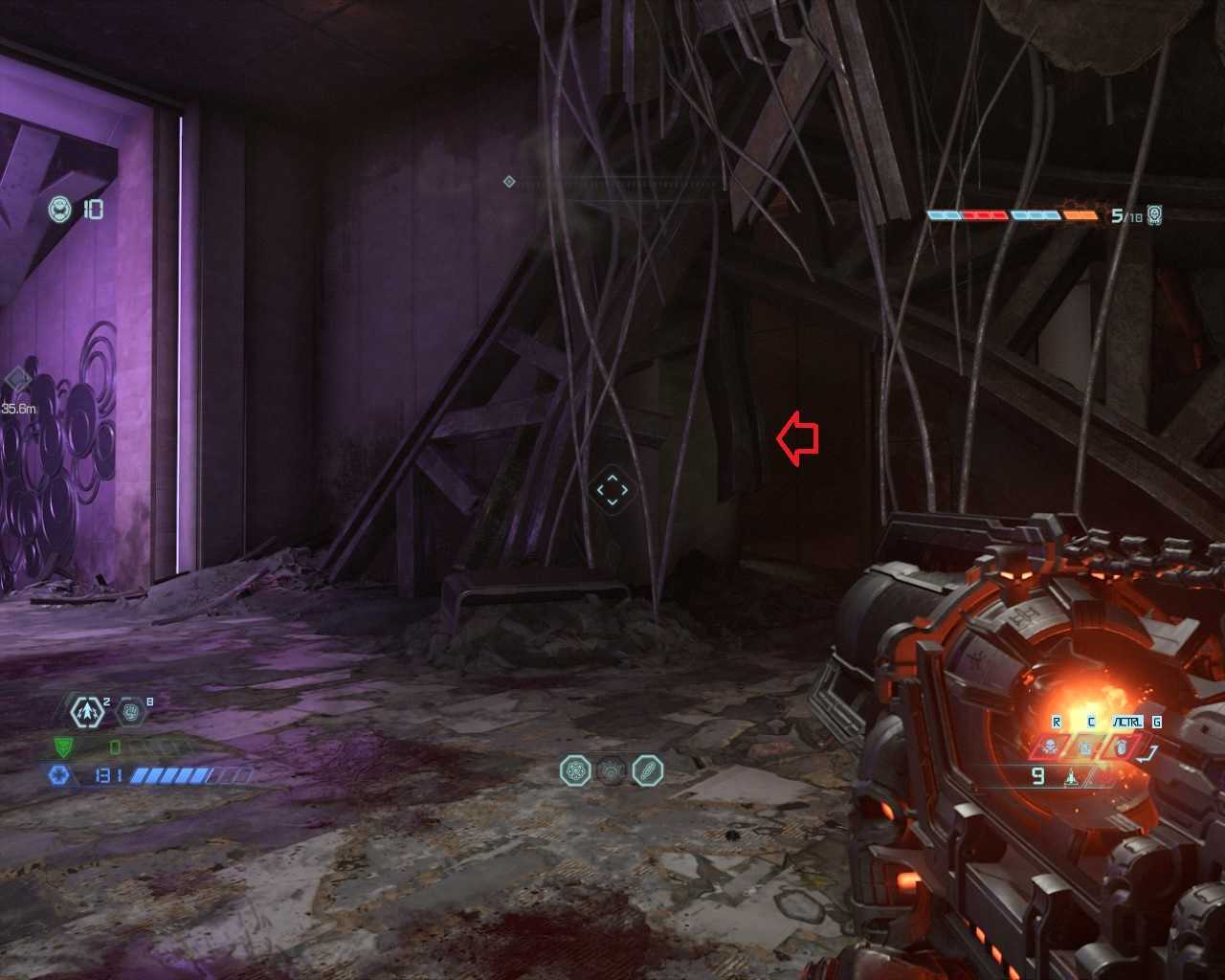Click the demon icon next to 5/10
This screenshot has height=980, width=1225.
point(1155,215)
